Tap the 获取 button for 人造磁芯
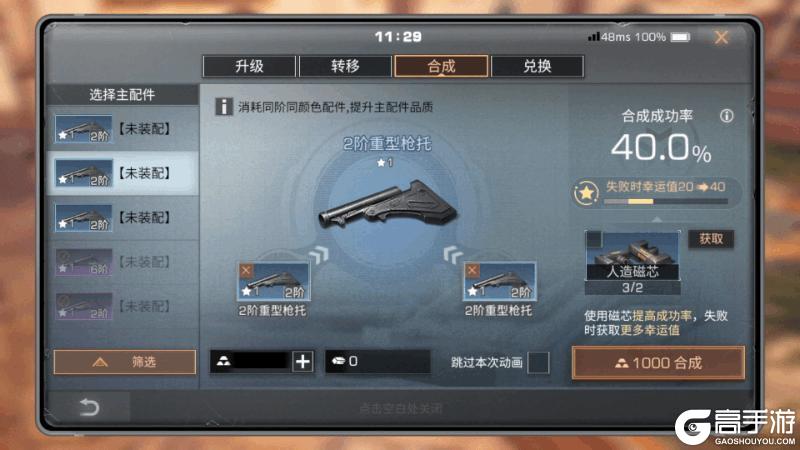Image resolution: width=800 pixels, height=450 pixels. (x=711, y=239)
